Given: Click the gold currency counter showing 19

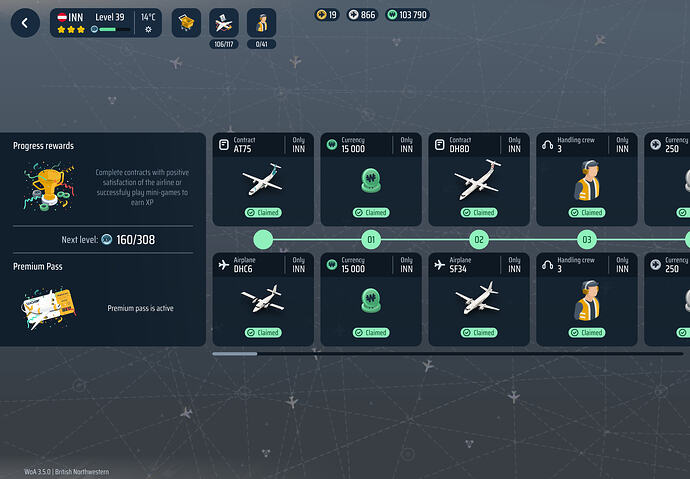Looking at the screenshot, I should (327, 15).
